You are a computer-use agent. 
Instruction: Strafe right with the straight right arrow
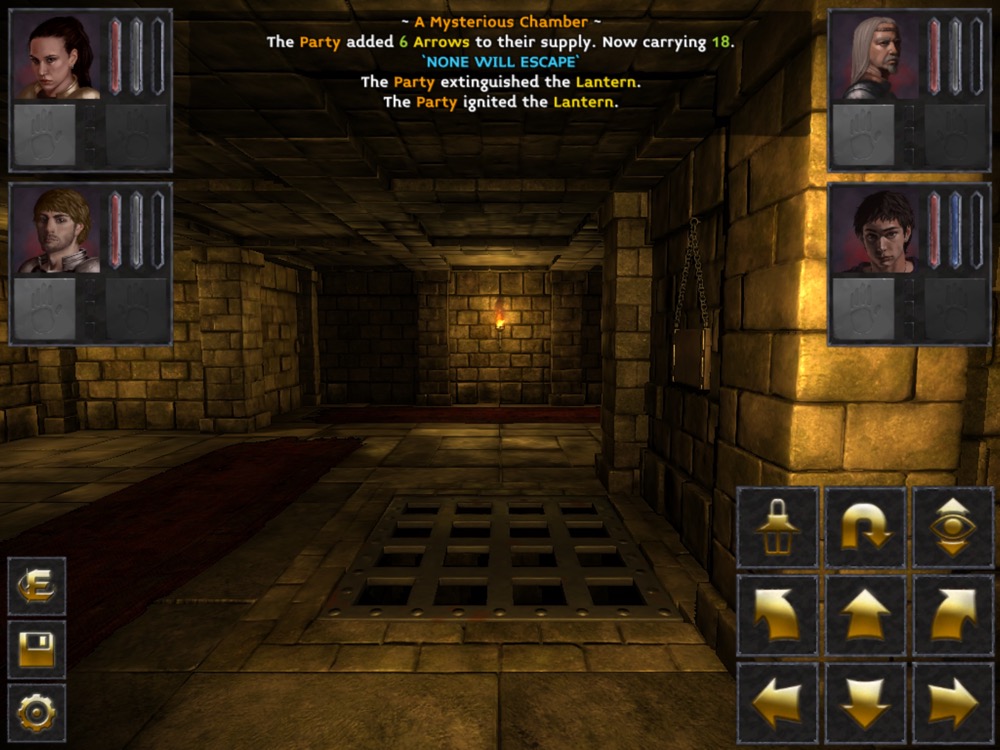pyautogui.click(x=952, y=703)
